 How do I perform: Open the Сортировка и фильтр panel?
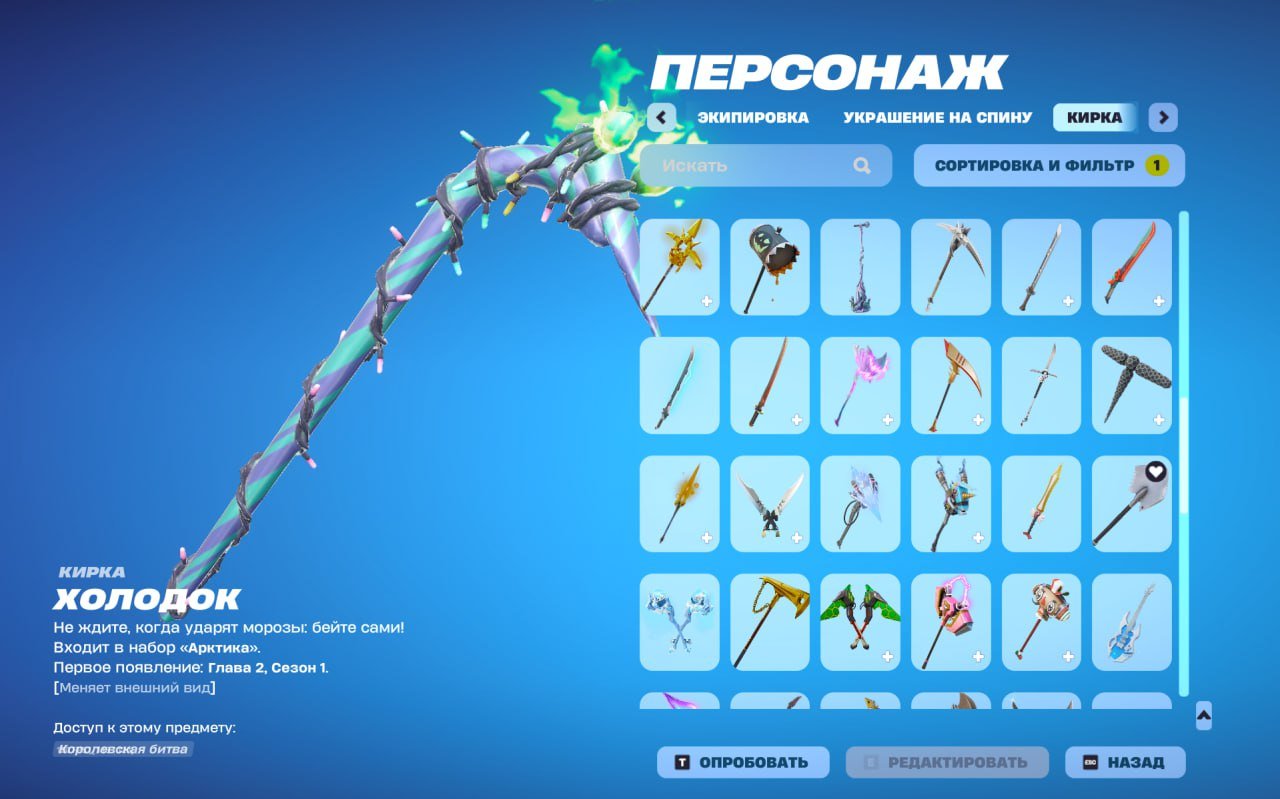pos(1049,165)
